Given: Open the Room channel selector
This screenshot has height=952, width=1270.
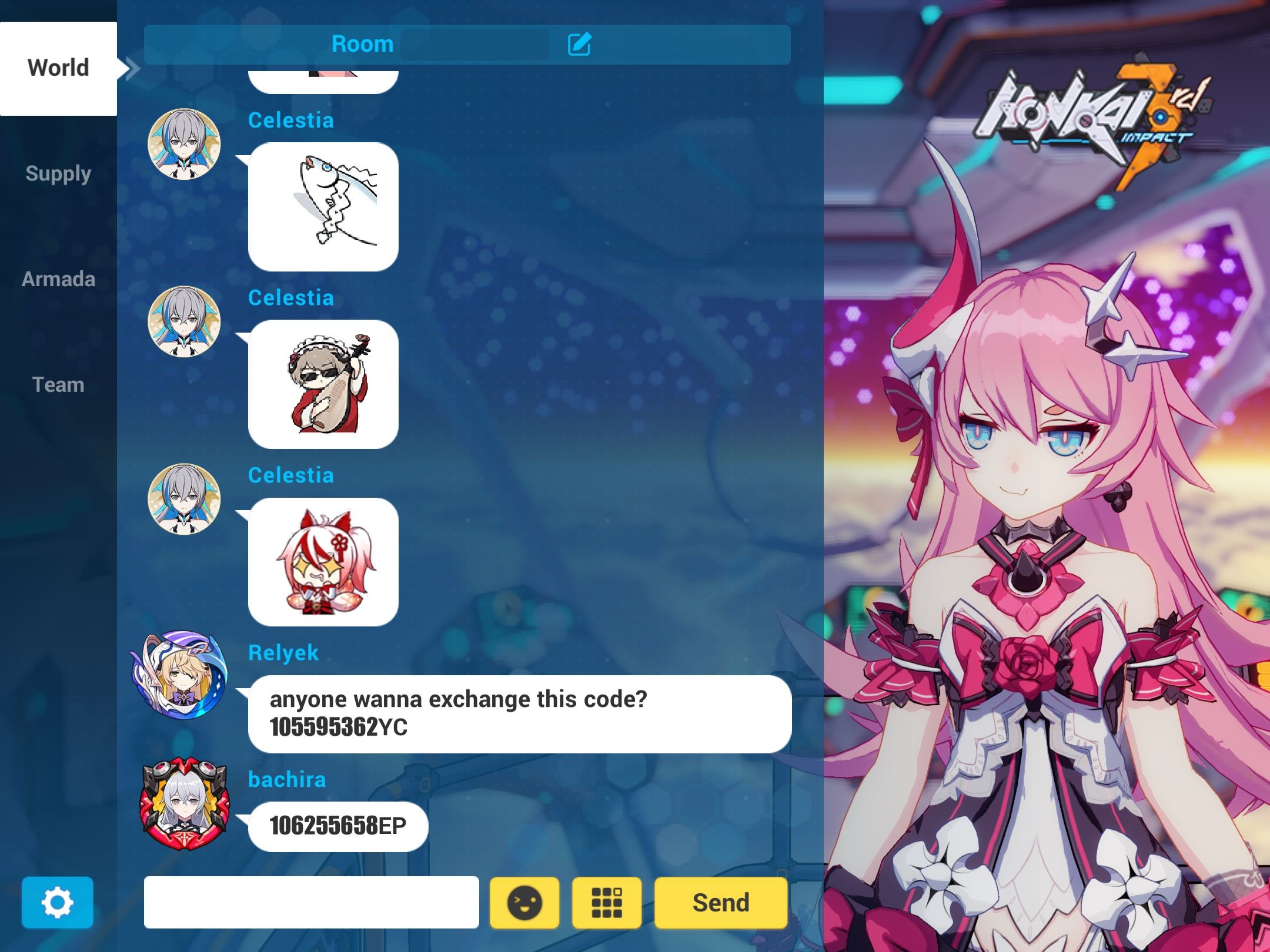Looking at the screenshot, I should pos(363,44).
